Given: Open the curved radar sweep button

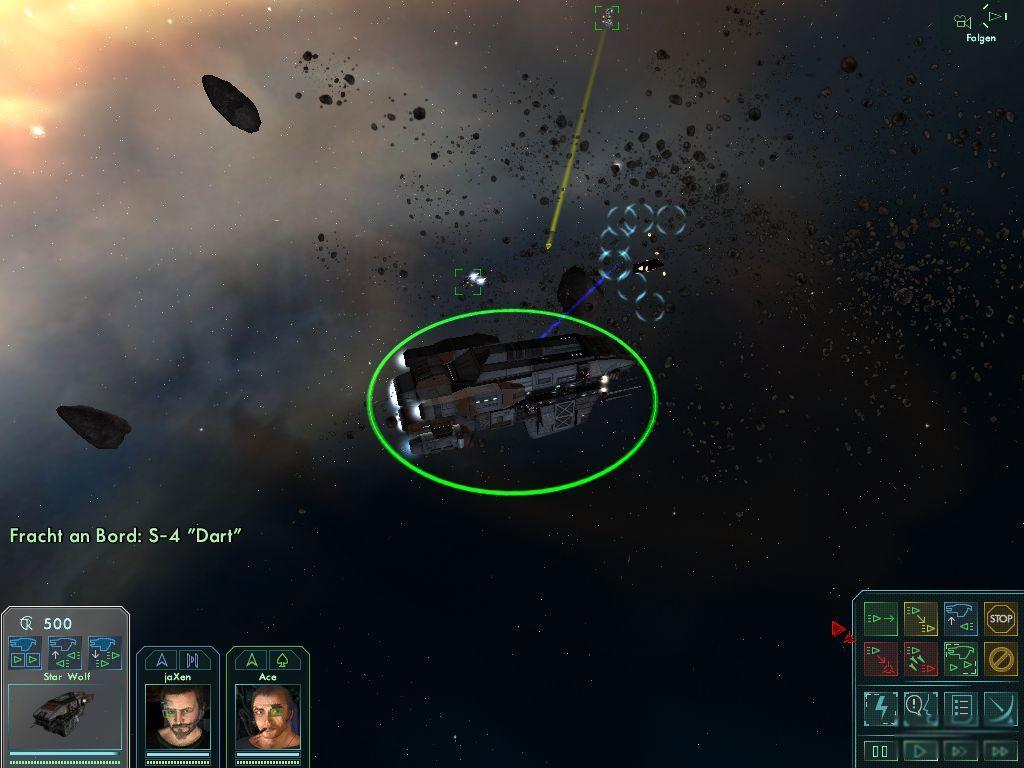Looking at the screenshot, I should pyautogui.click(x=1000, y=708).
